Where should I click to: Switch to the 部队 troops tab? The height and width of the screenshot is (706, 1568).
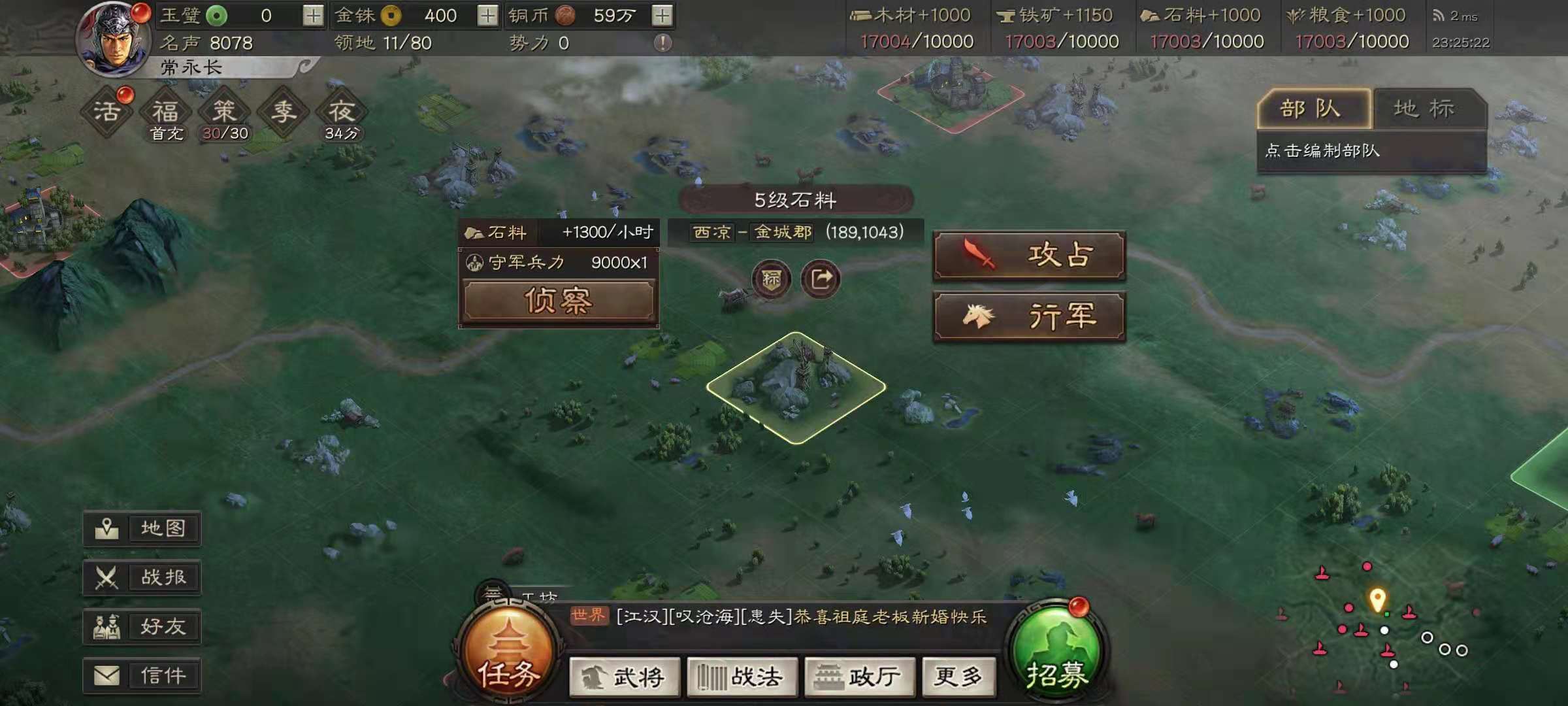pyautogui.click(x=1315, y=108)
